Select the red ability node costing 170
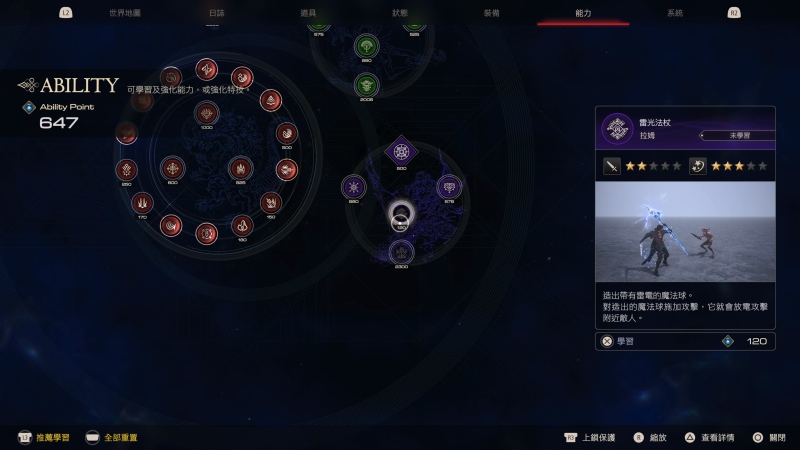 (x=142, y=202)
